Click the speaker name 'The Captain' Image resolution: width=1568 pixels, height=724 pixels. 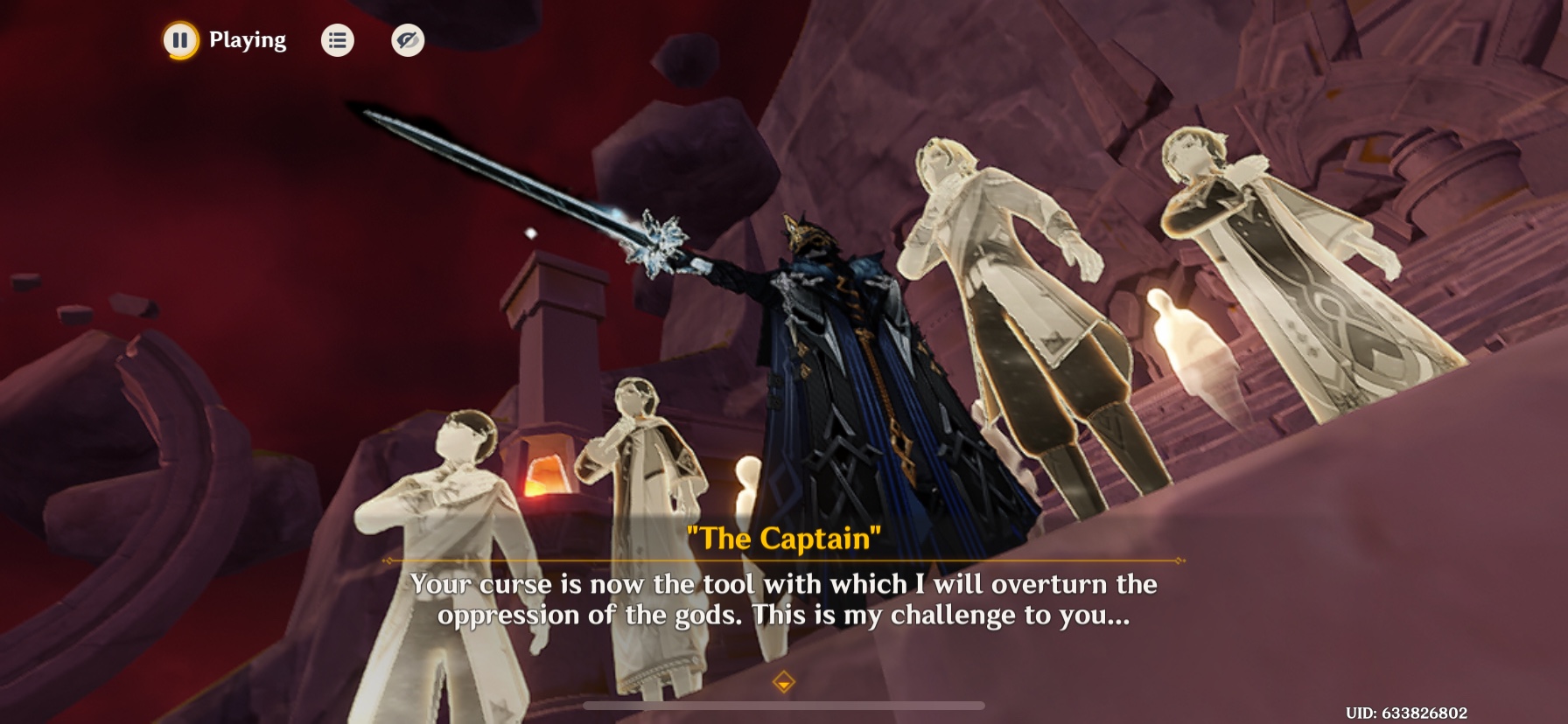[x=785, y=539]
